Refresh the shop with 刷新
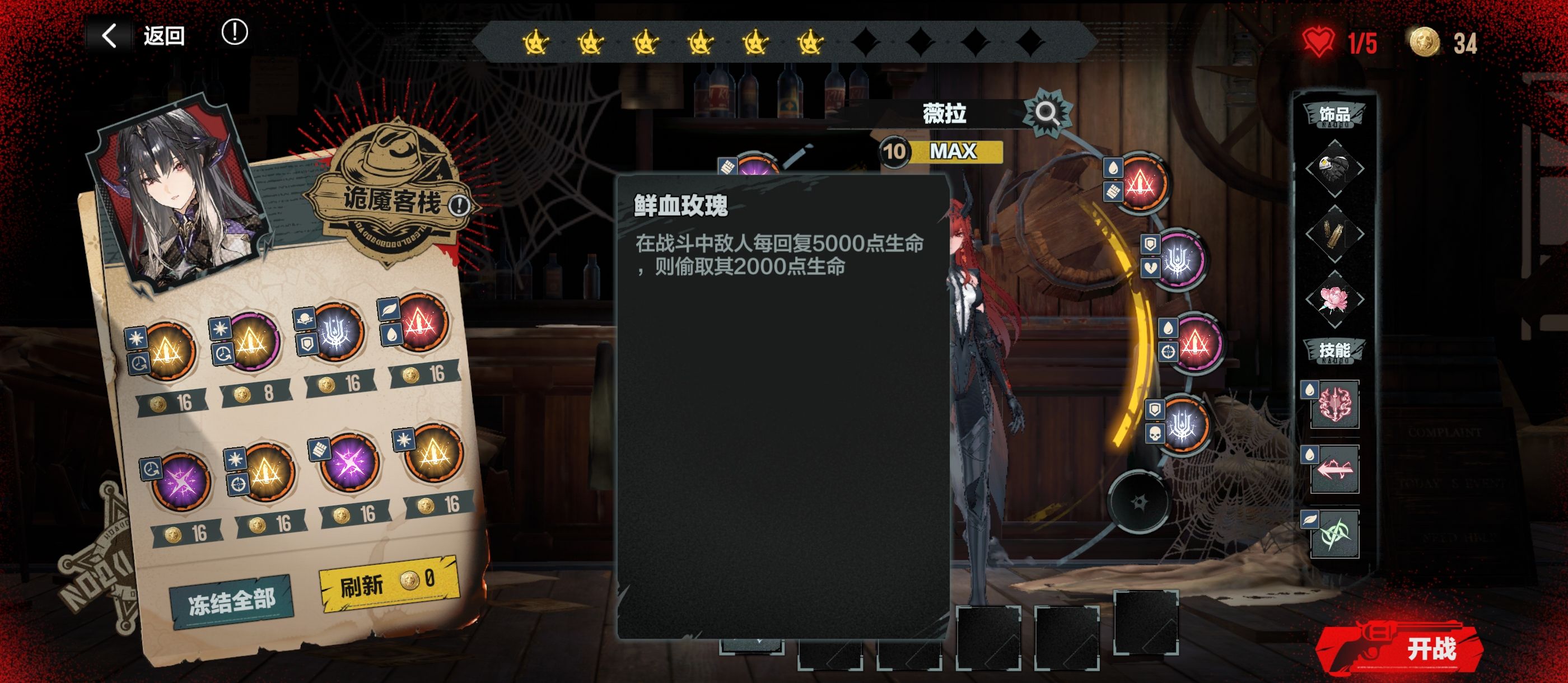 tap(388, 583)
